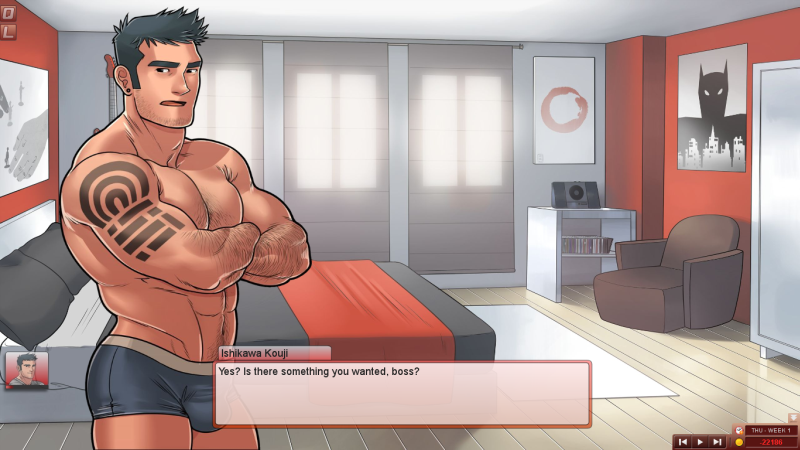The image size is (800, 450).
Task: Click the play arrow button
Action: click(x=700, y=441)
